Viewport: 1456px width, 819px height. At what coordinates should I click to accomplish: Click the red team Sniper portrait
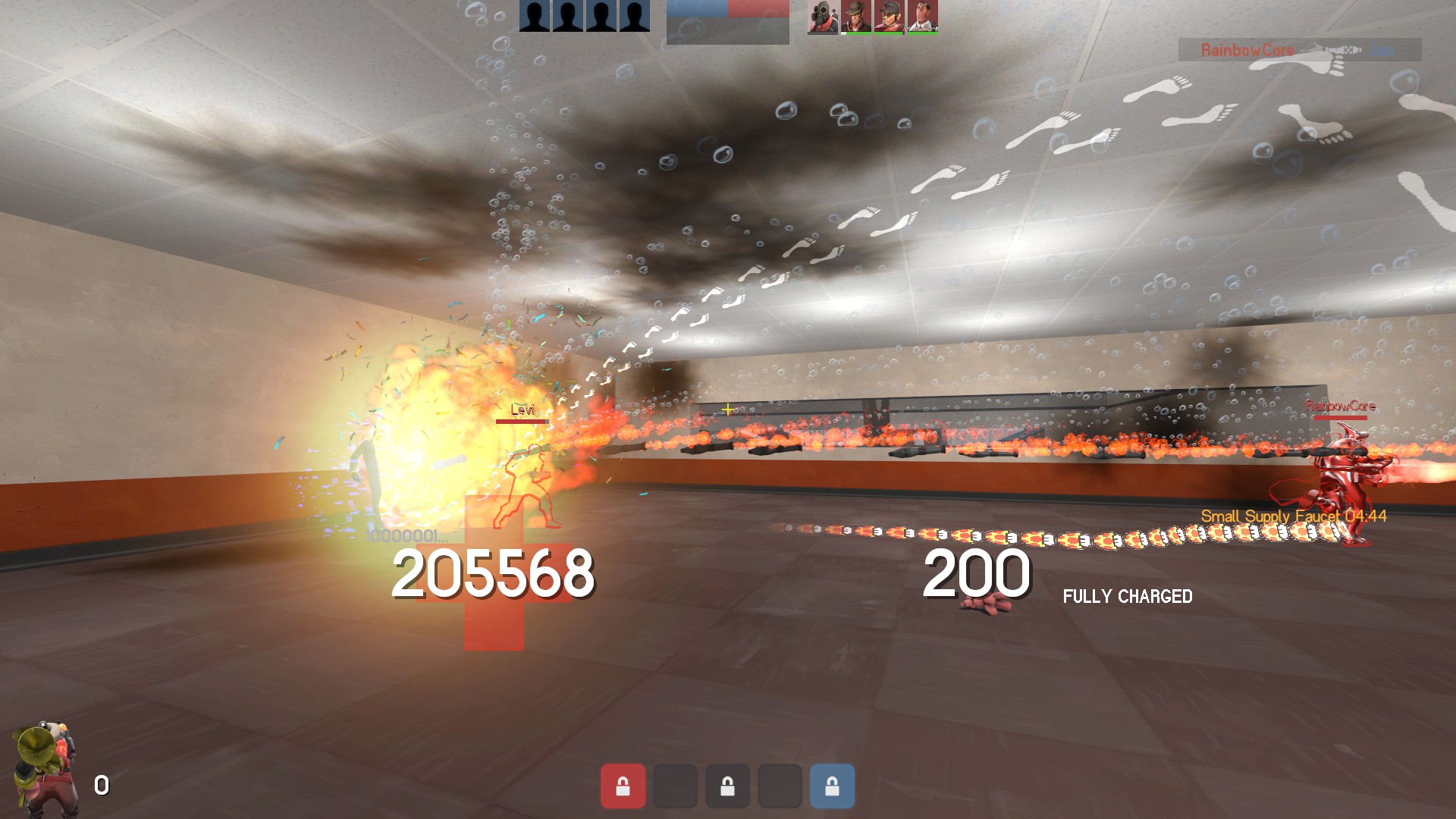[x=855, y=17]
